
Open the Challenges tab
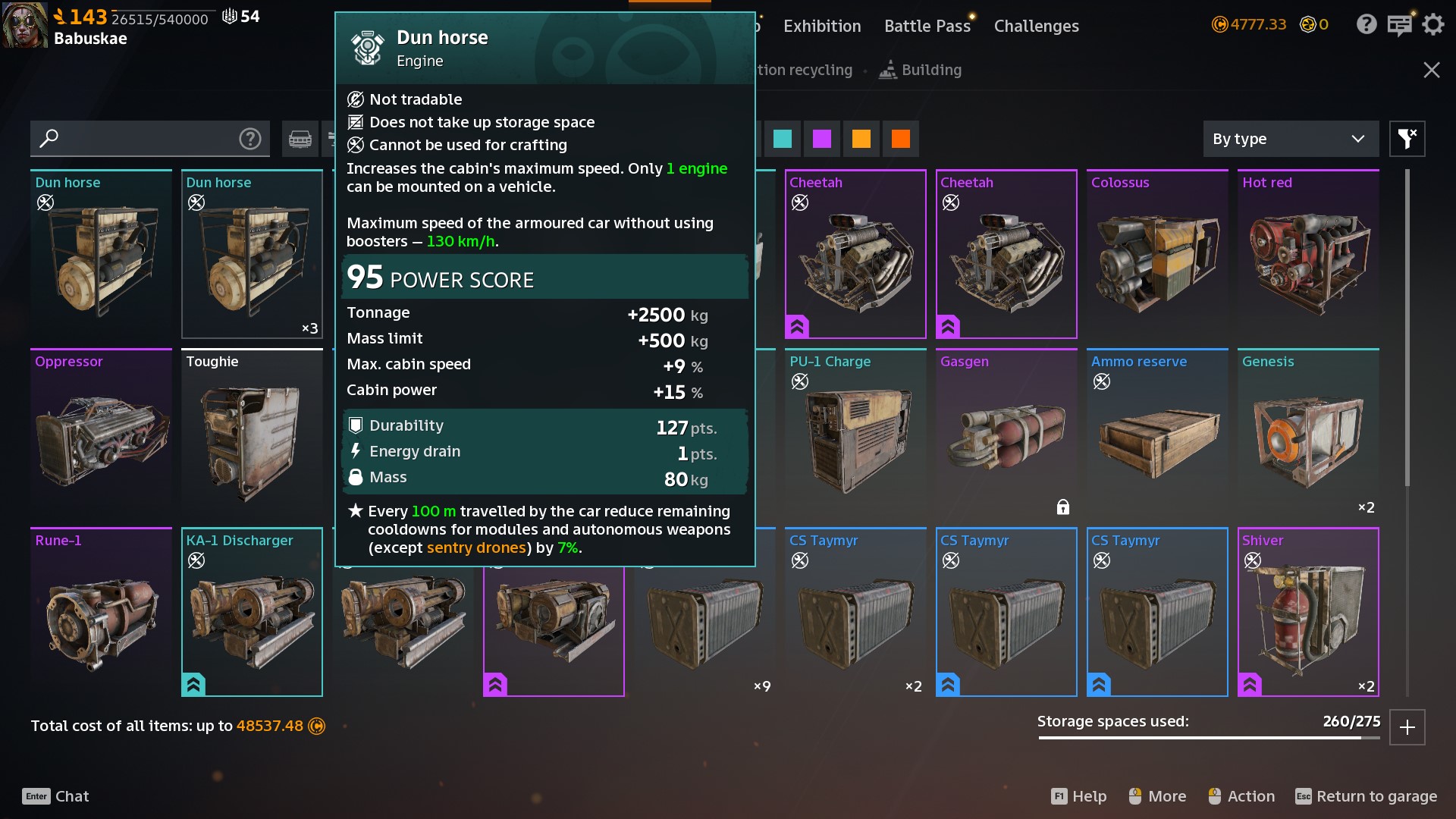(1036, 26)
